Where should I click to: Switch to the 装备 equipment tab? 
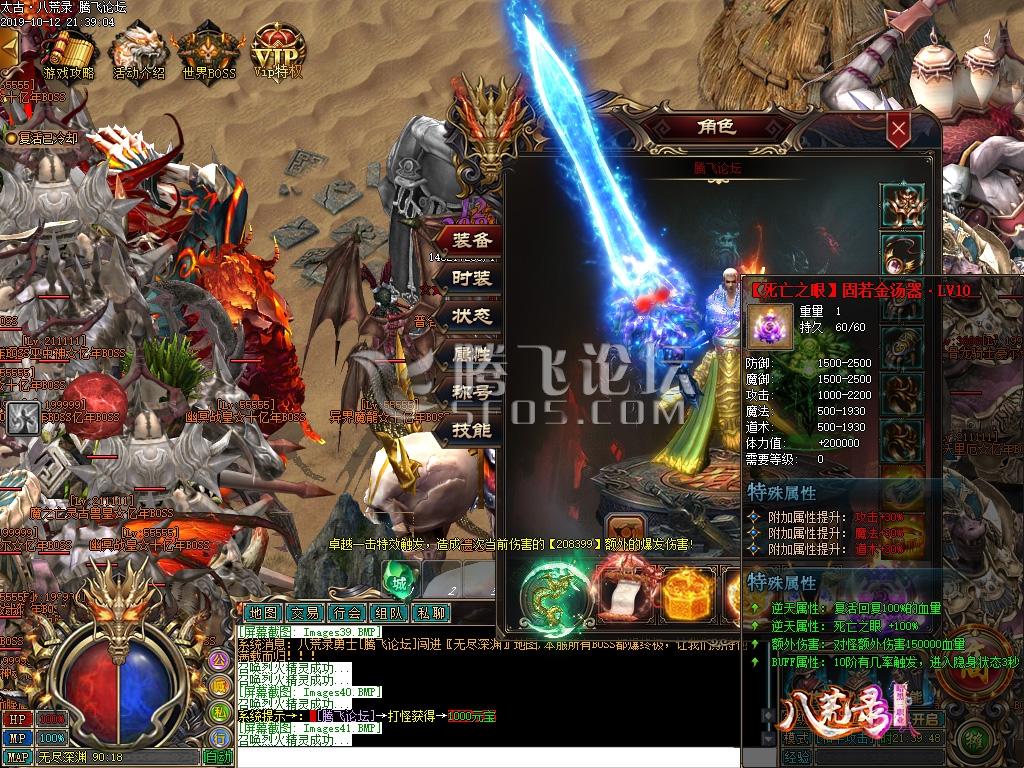pos(471,241)
